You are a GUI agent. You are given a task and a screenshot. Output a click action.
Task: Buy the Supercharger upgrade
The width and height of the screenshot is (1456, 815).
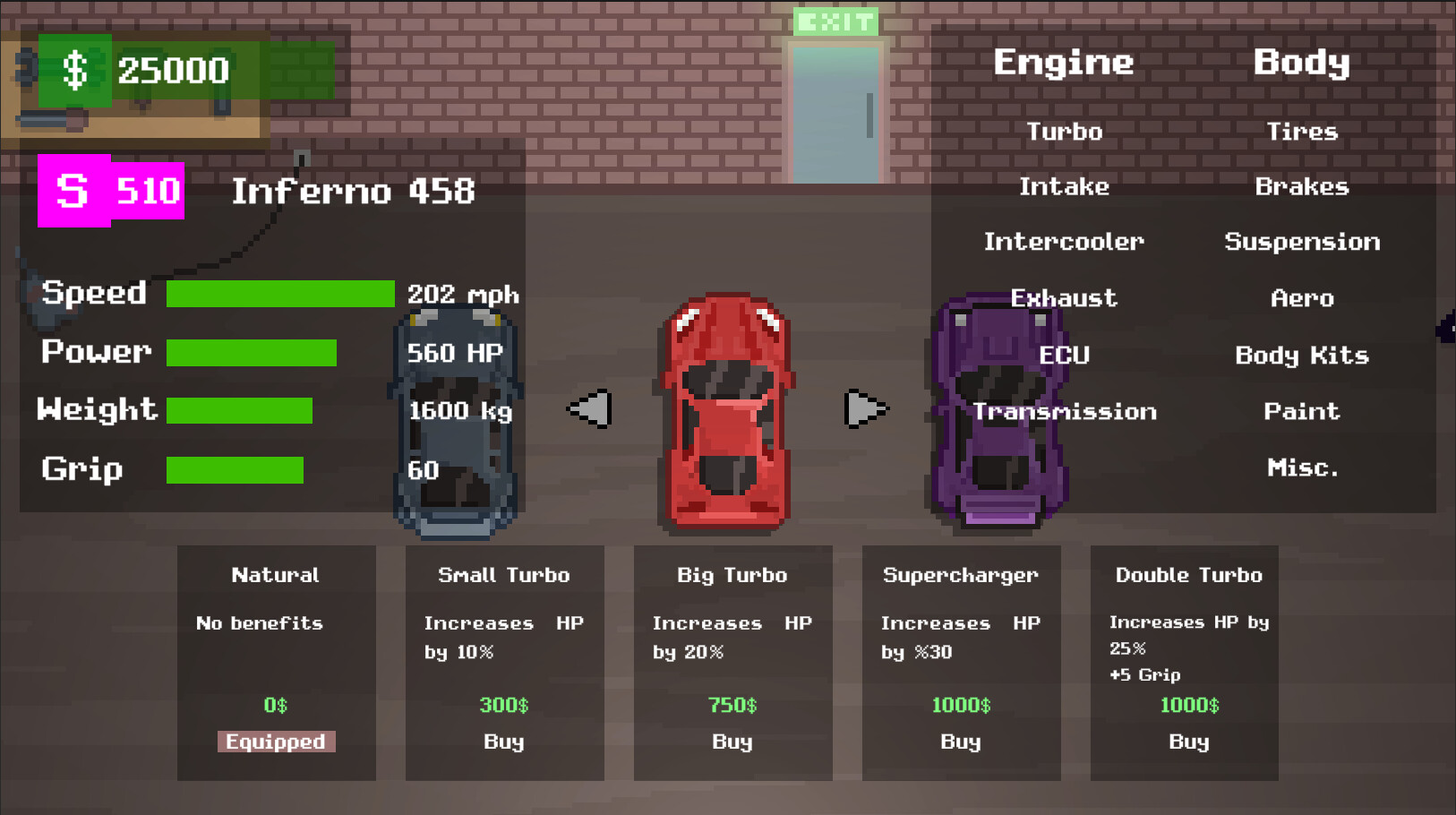click(x=961, y=742)
